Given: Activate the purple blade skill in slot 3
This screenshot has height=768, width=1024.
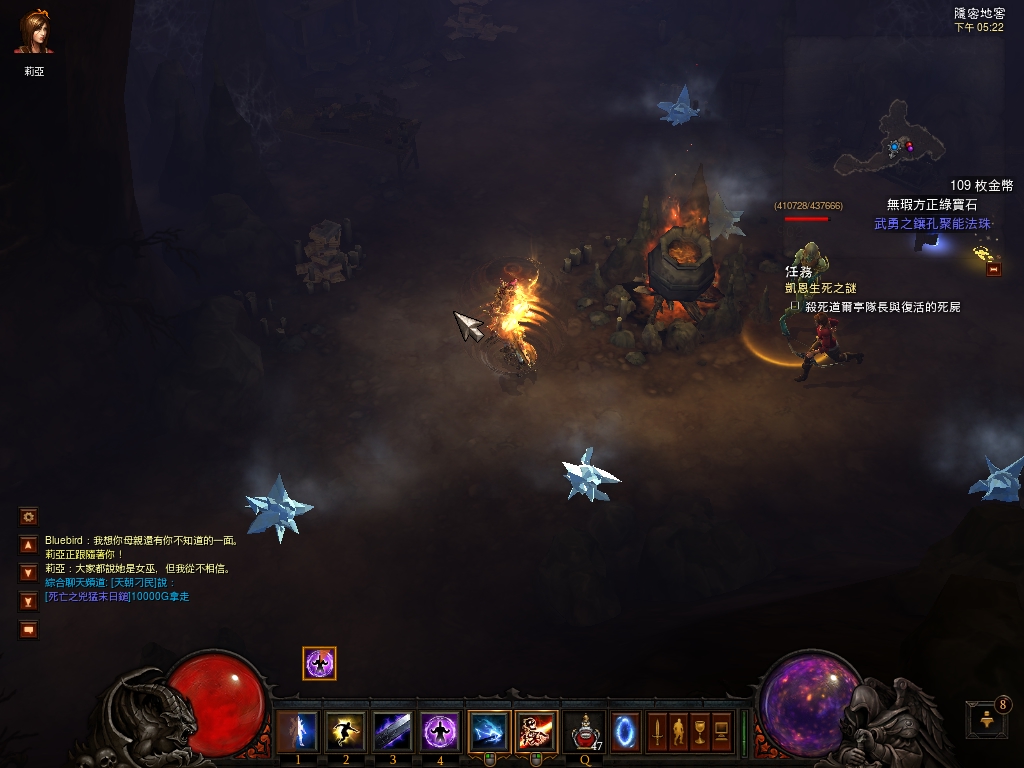Looking at the screenshot, I should click(x=392, y=732).
